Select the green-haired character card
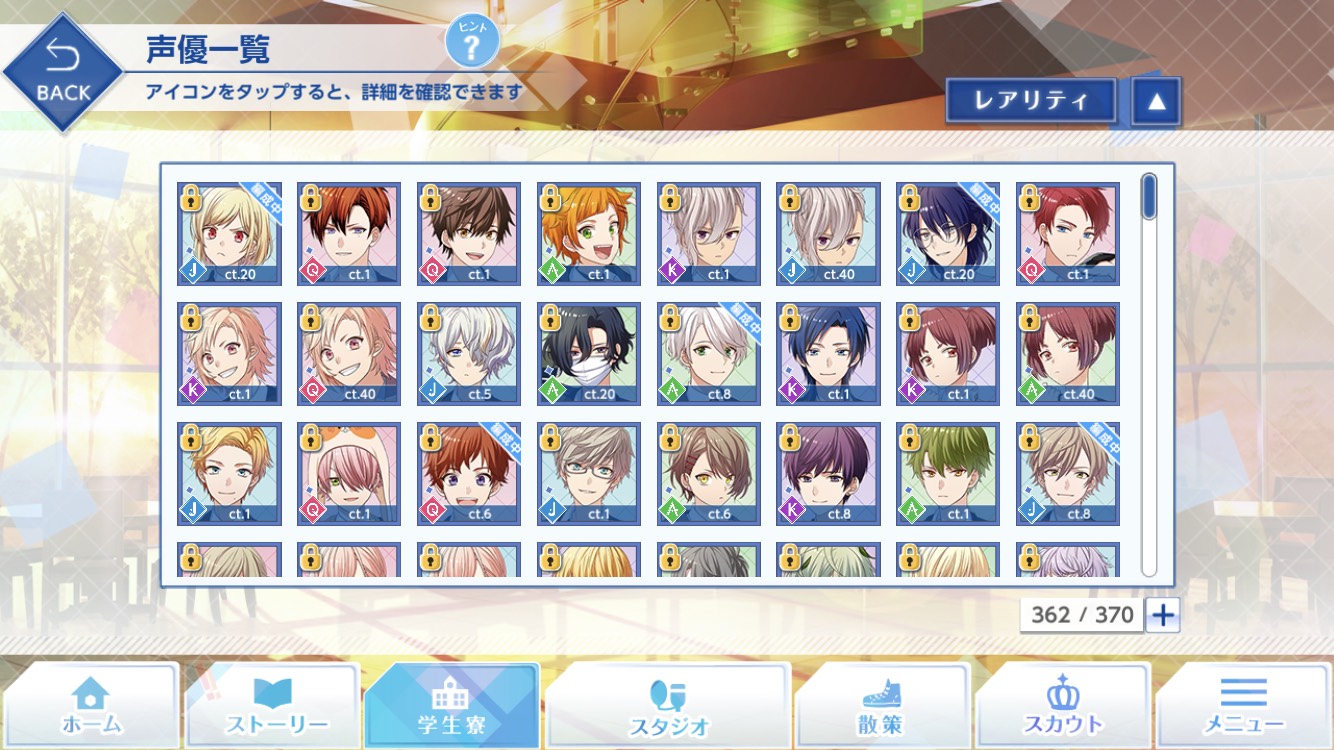The height and width of the screenshot is (750, 1334). pos(948,474)
